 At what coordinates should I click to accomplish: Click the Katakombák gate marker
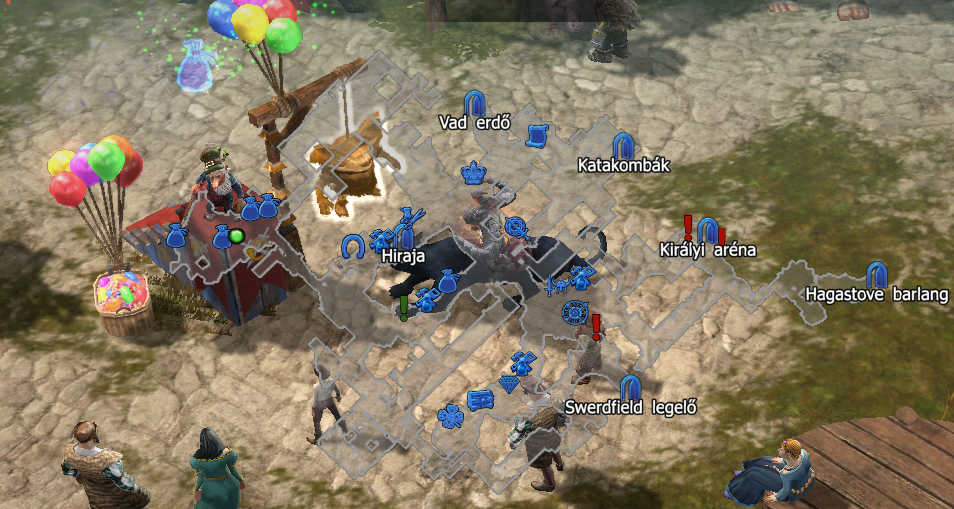pos(622,145)
